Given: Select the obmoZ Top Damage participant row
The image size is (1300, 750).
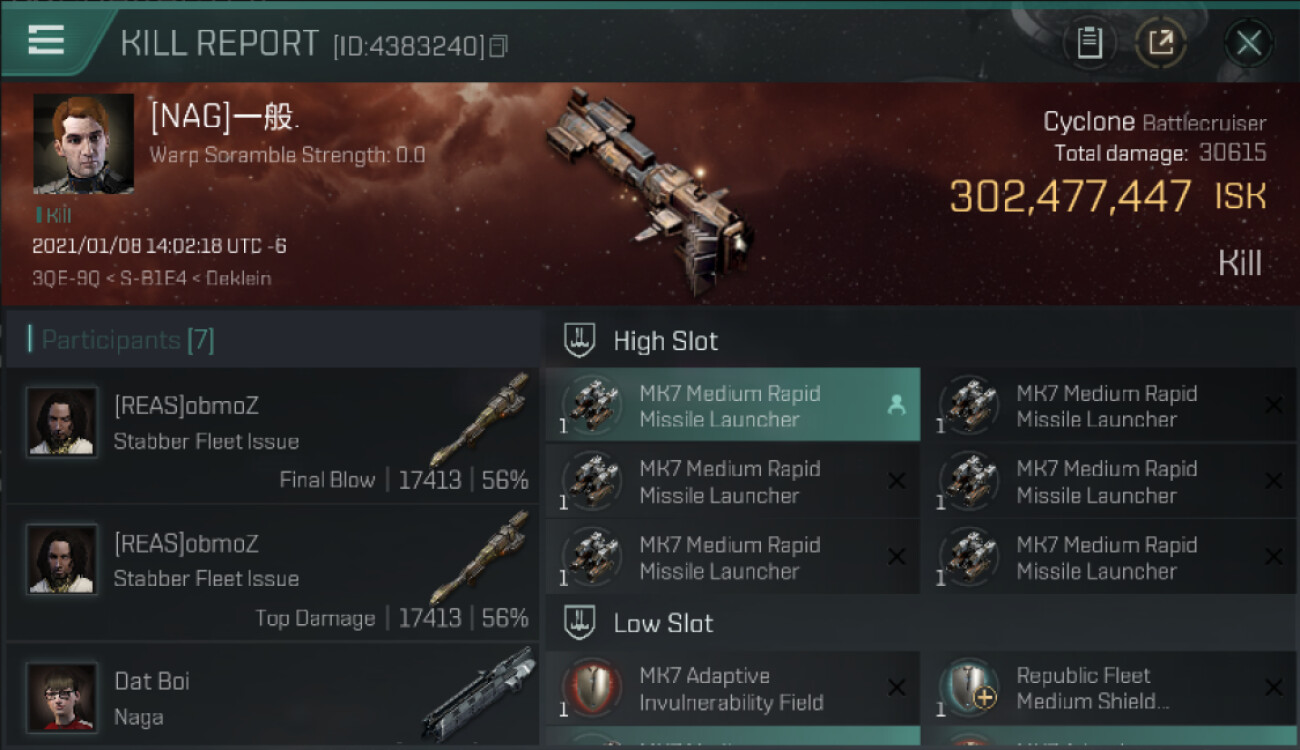Looking at the screenshot, I should [x=272, y=573].
